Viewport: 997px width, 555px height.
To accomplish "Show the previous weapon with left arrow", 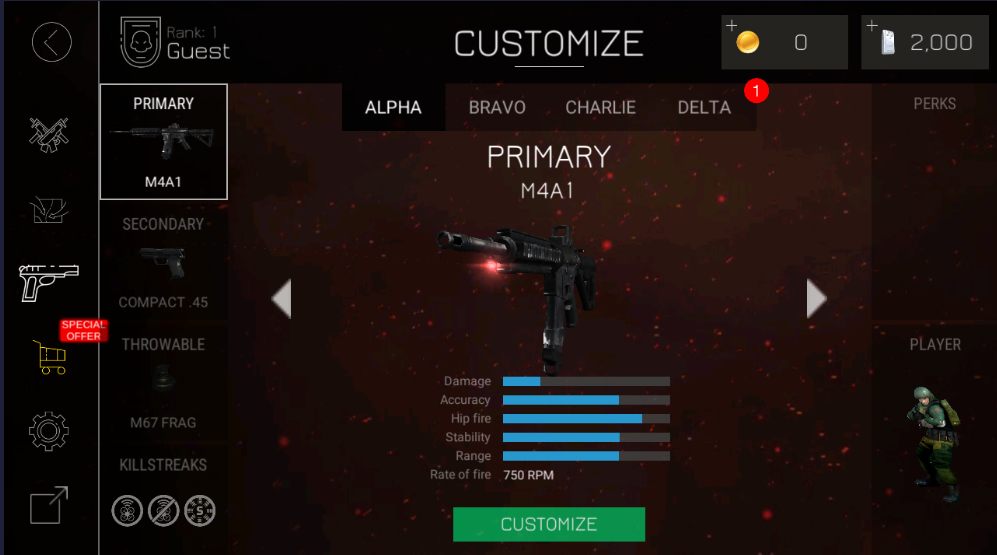I will point(282,298).
